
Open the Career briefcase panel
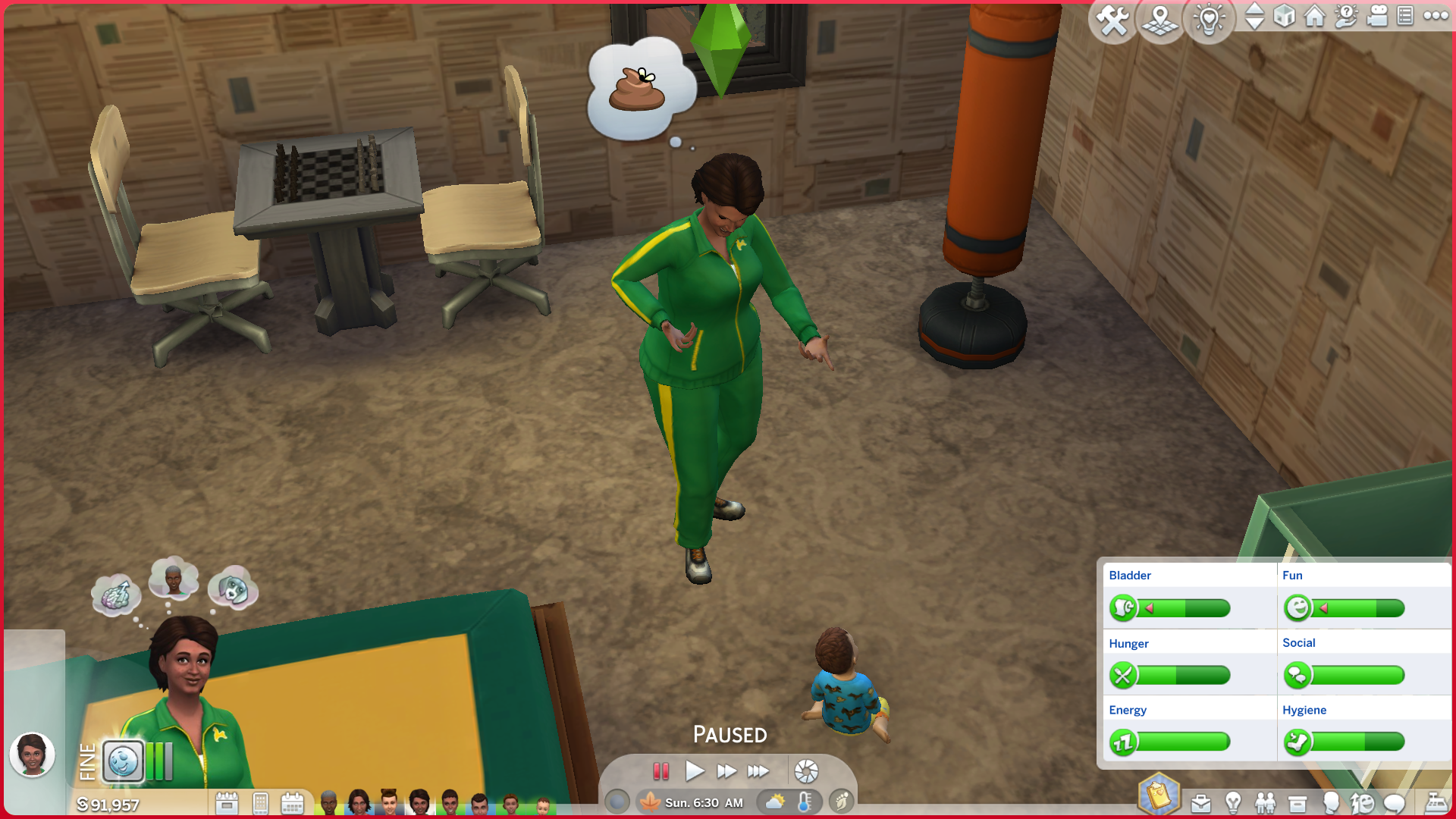point(1200,802)
